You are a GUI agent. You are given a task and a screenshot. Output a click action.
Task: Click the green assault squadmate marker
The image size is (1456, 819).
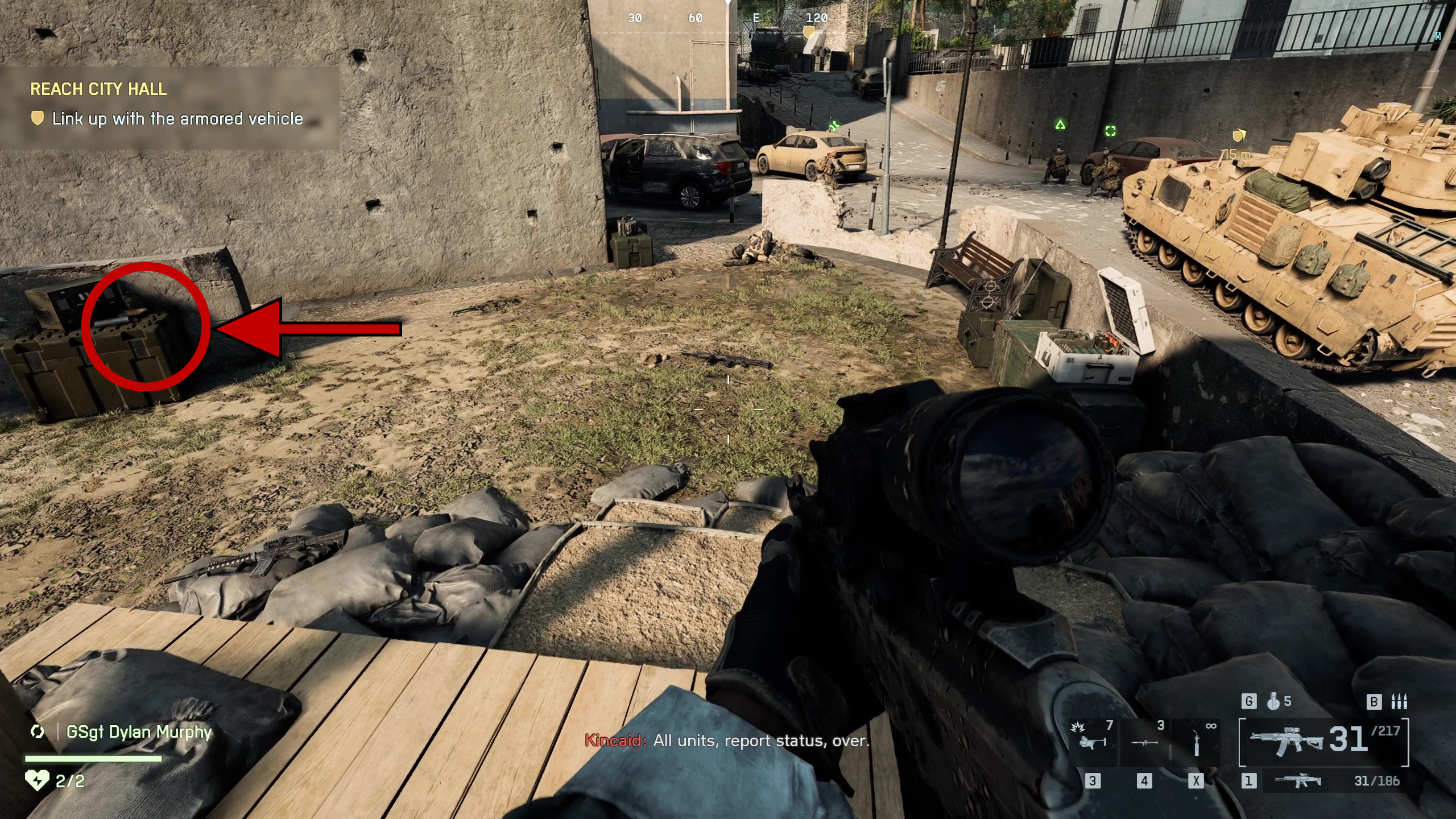click(x=1060, y=125)
